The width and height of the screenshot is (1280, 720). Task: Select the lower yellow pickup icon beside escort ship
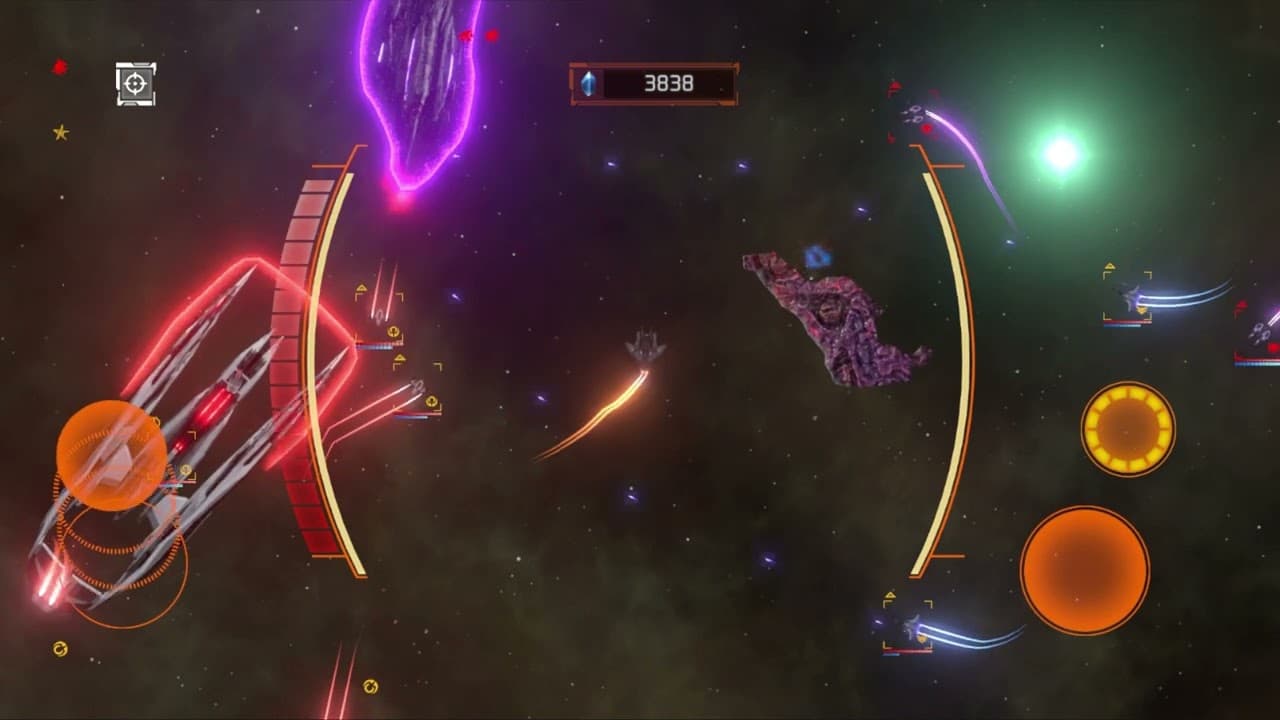[x=432, y=402]
